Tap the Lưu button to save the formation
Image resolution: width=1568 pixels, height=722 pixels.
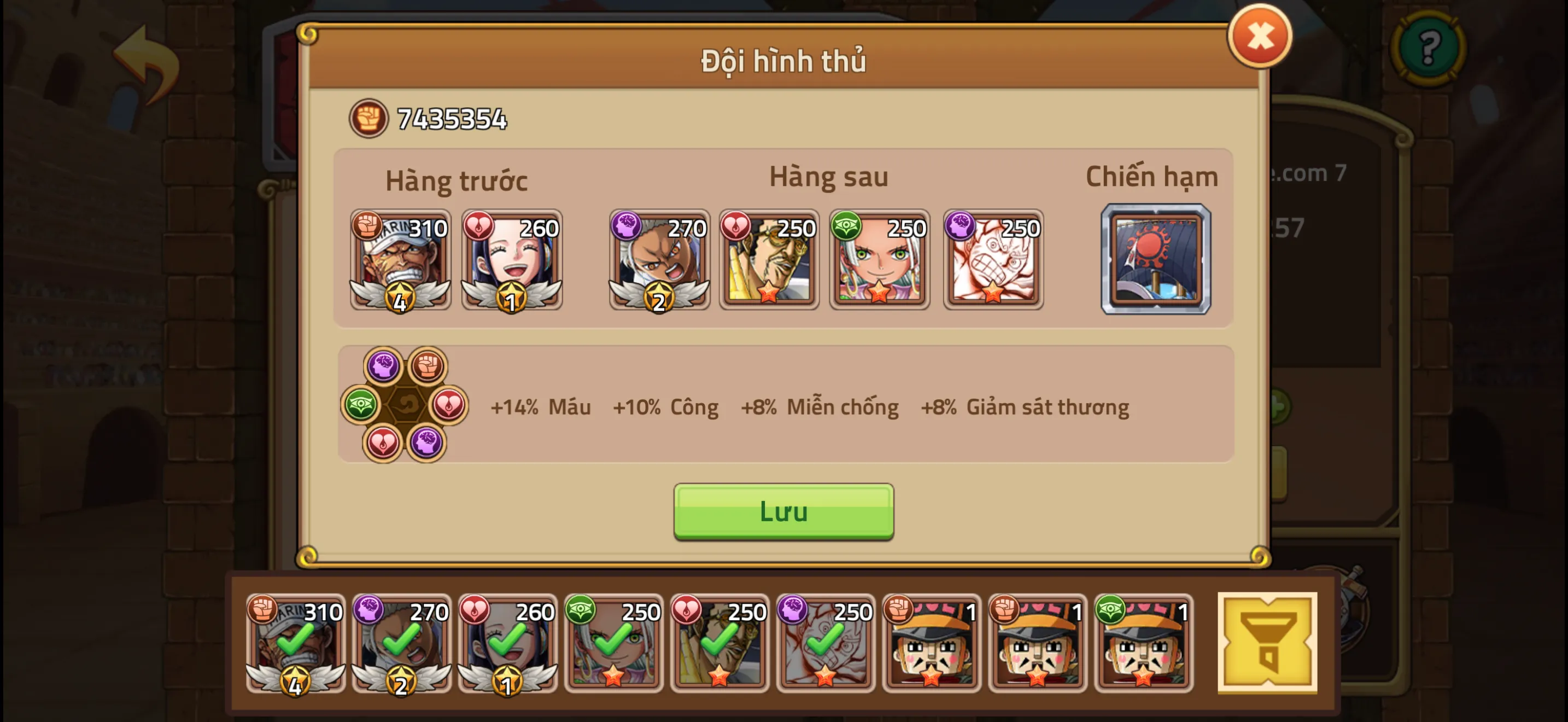[x=784, y=512]
